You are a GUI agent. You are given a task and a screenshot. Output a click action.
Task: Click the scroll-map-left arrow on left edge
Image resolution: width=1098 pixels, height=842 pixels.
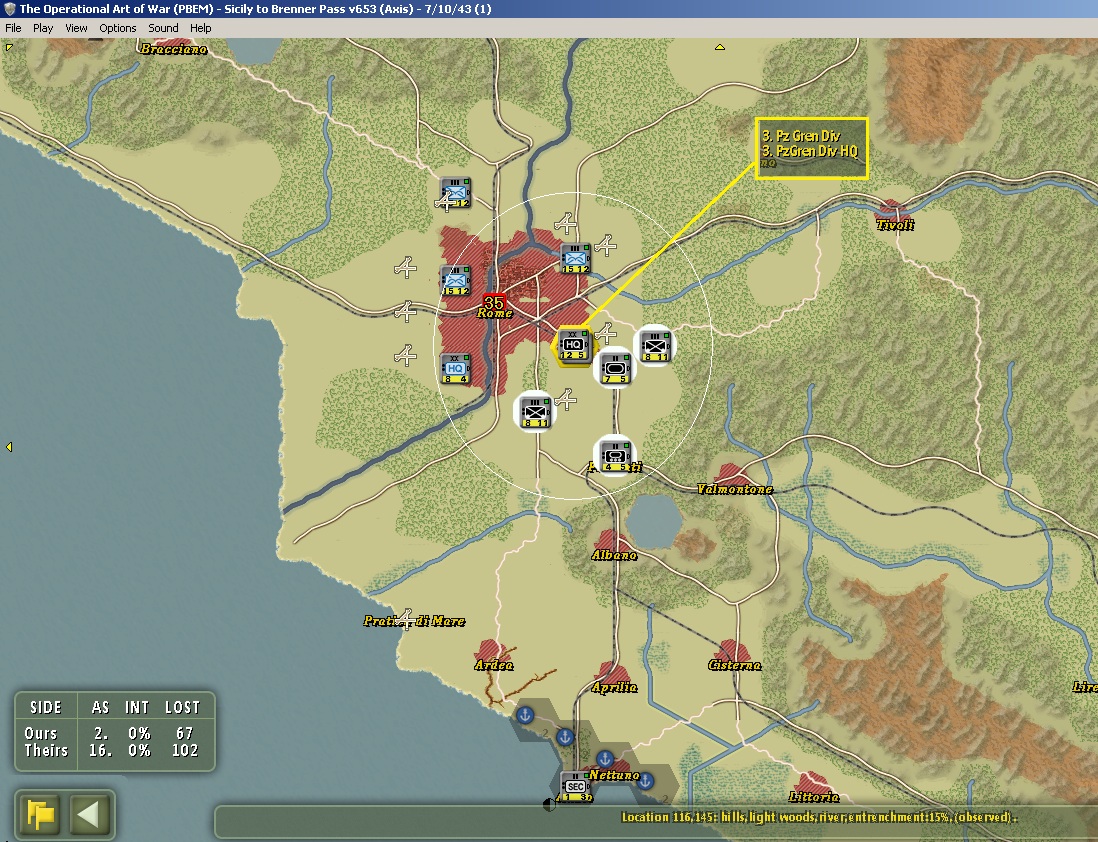point(9,447)
